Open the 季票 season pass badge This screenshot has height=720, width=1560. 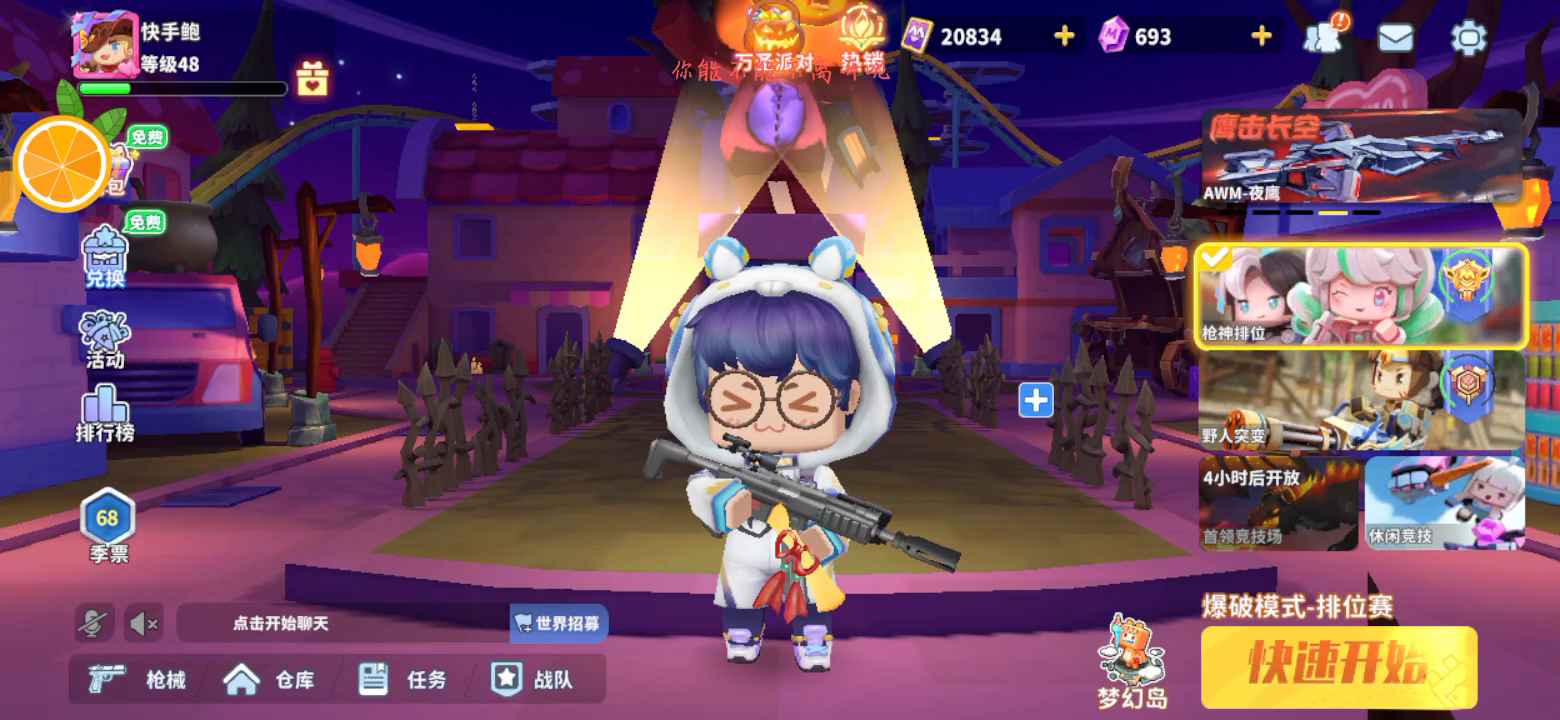[107, 526]
